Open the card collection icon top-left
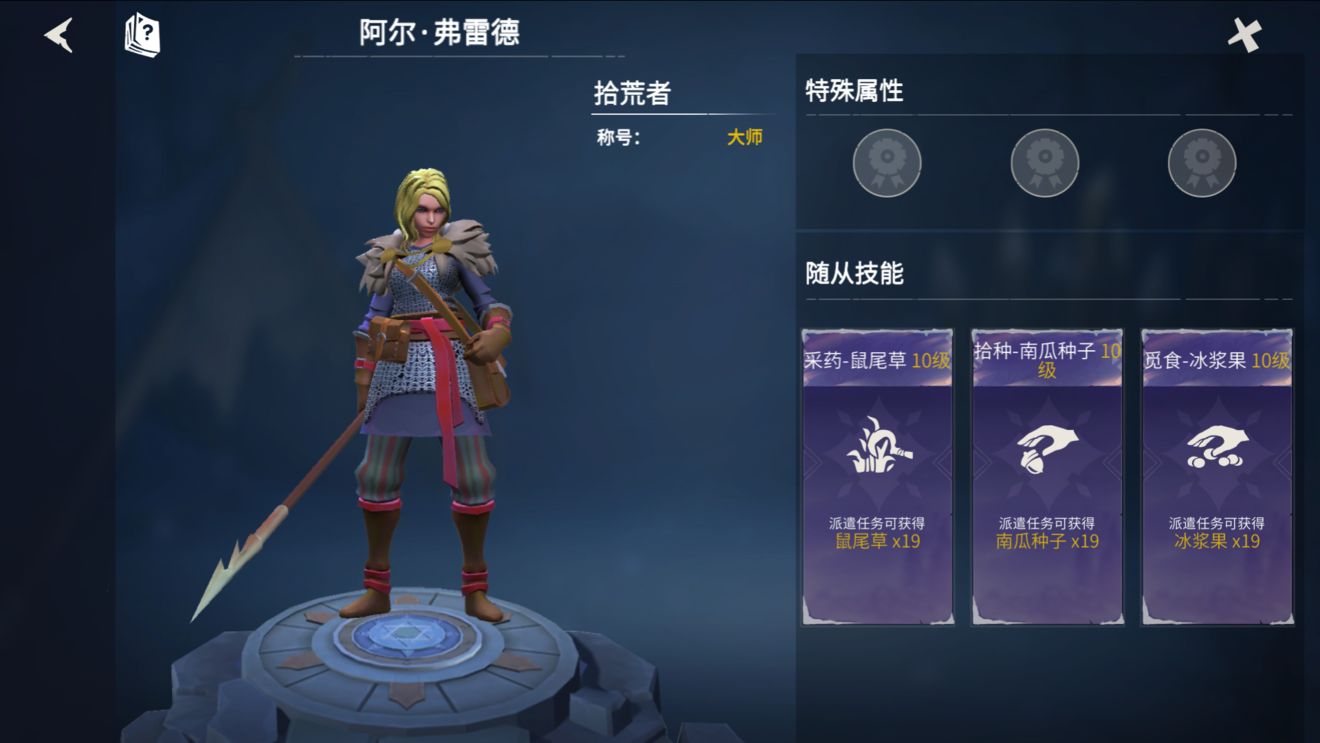1320x743 pixels. (140, 33)
